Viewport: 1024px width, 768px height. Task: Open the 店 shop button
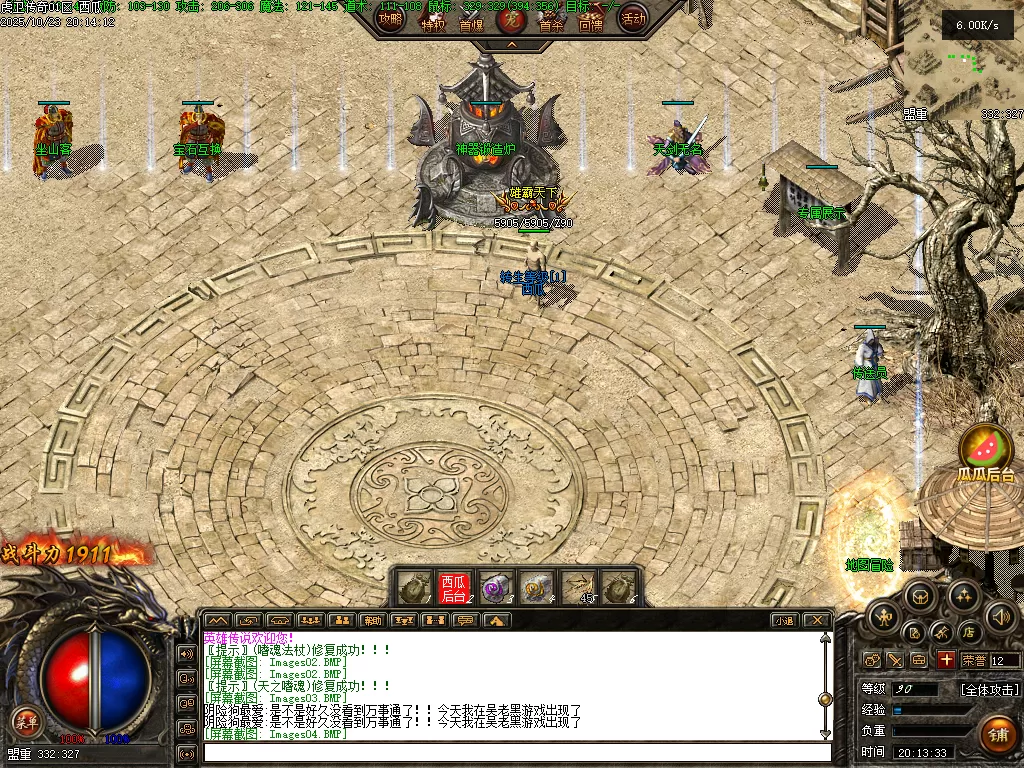point(968,632)
